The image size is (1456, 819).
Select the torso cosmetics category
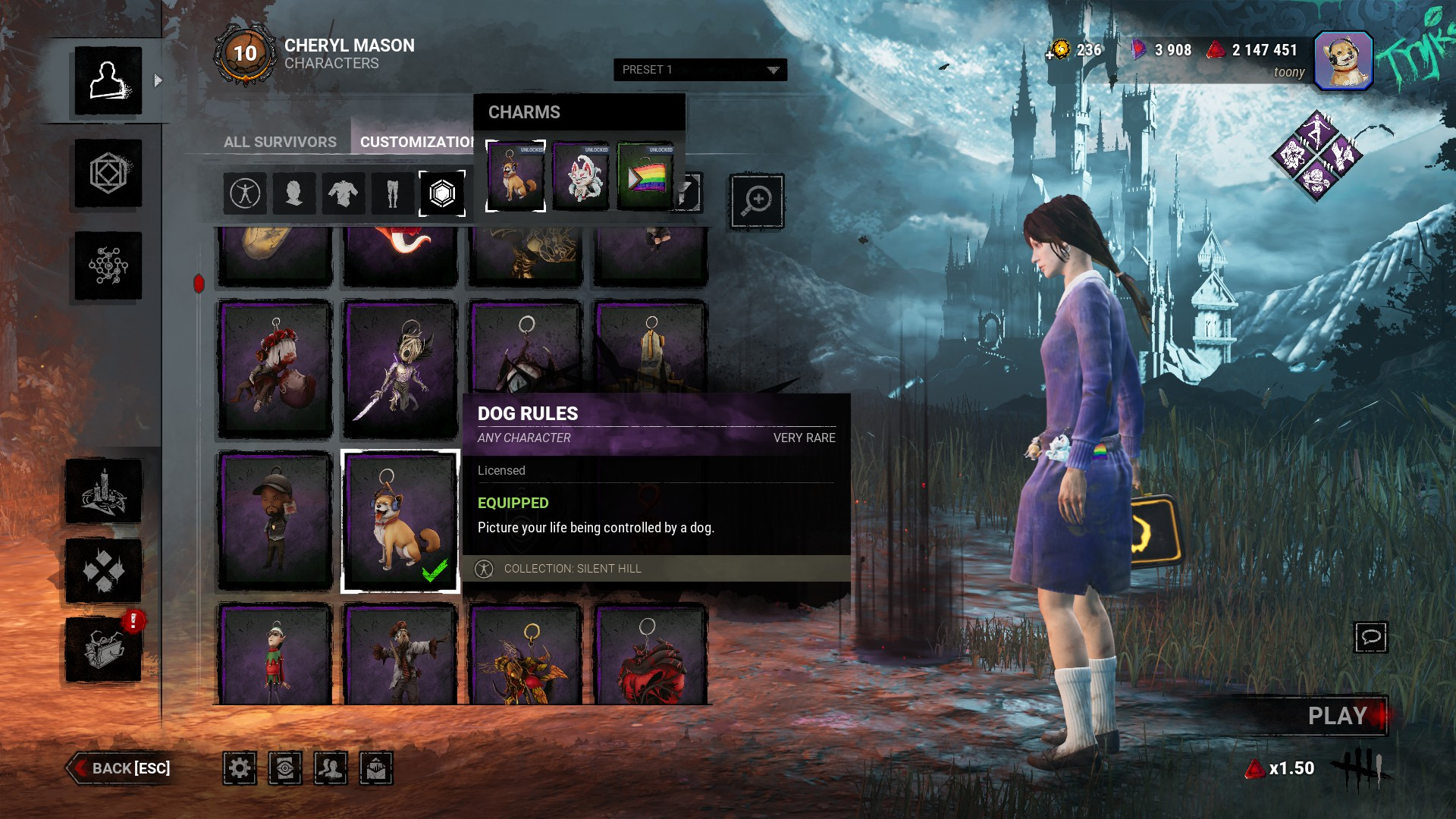tap(343, 193)
